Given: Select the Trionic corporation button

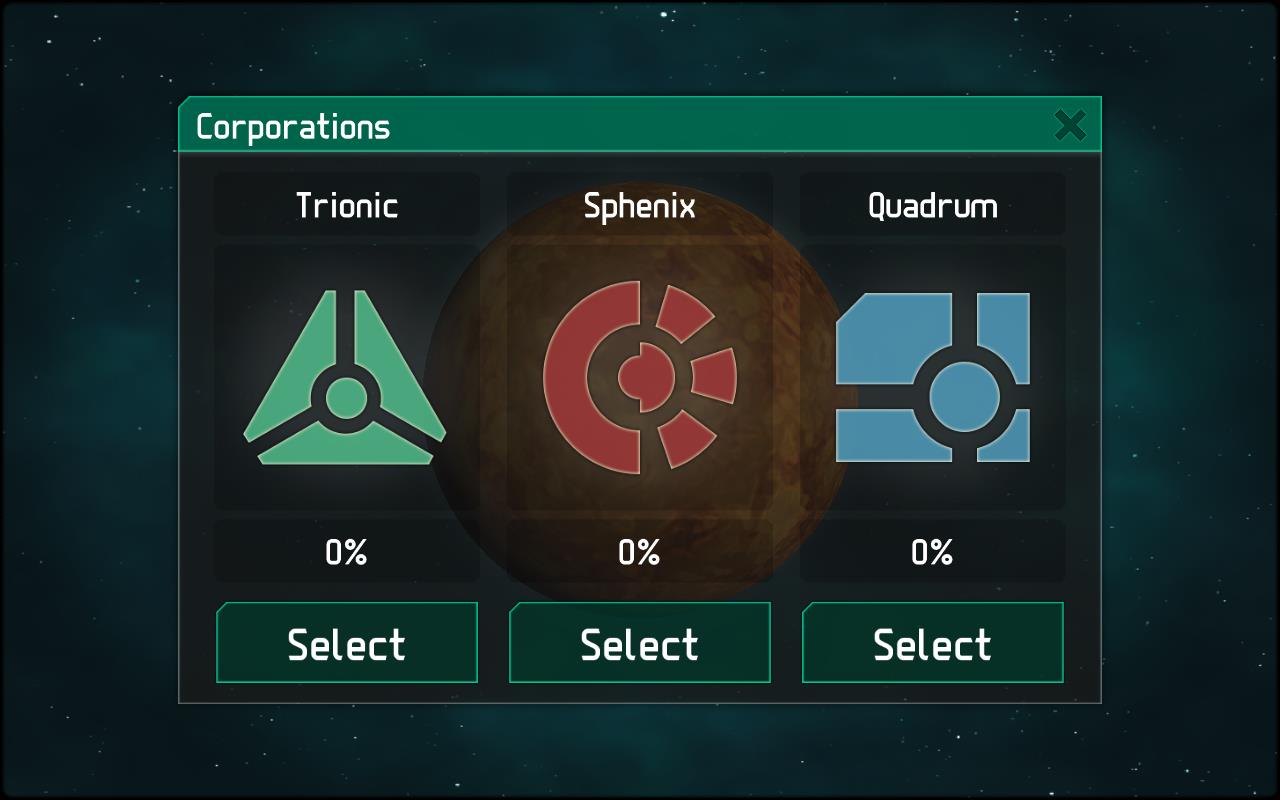Looking at the screenshot, I should click(x=346, y=643).
